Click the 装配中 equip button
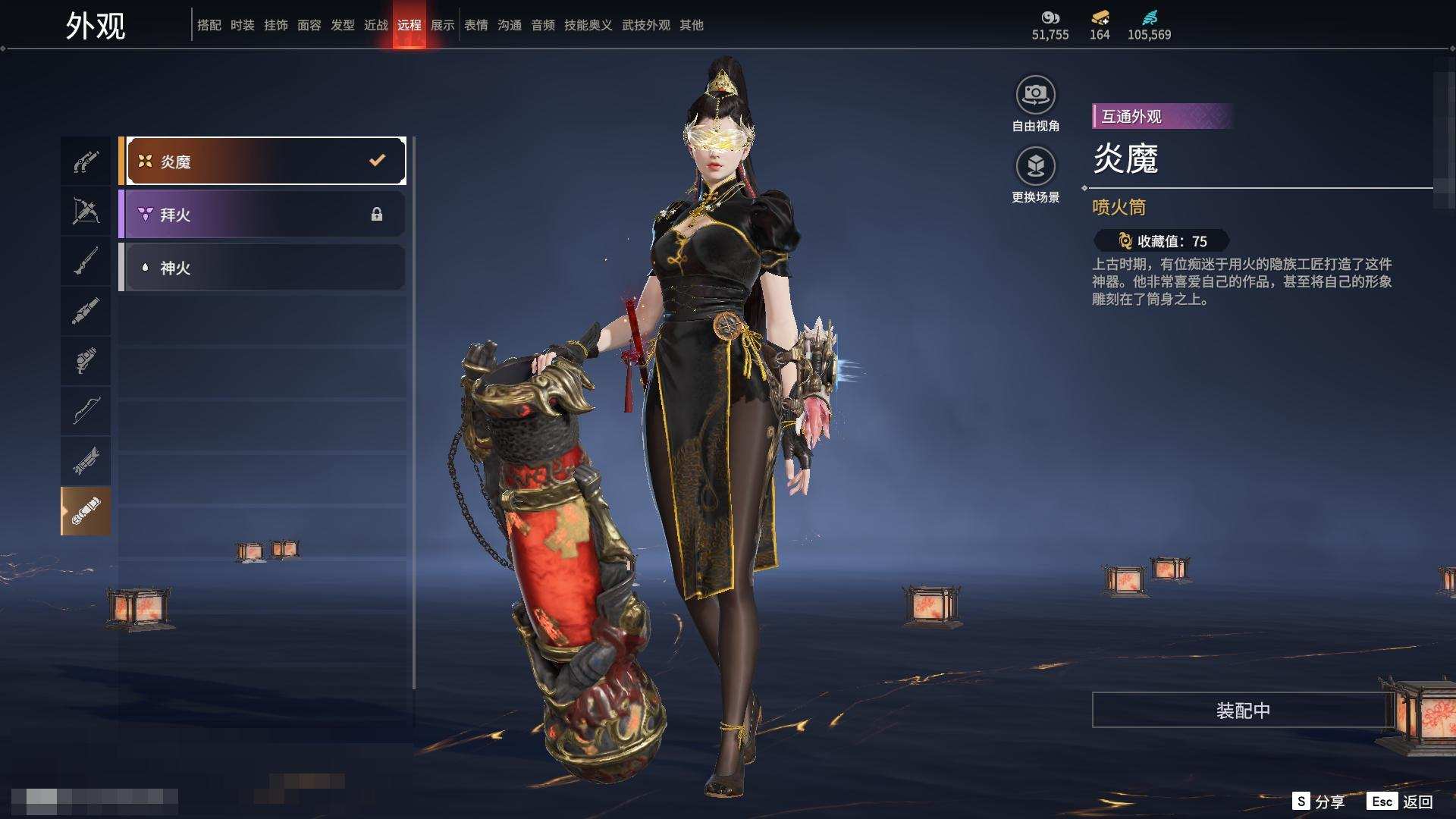 (x=1243, y=710)
